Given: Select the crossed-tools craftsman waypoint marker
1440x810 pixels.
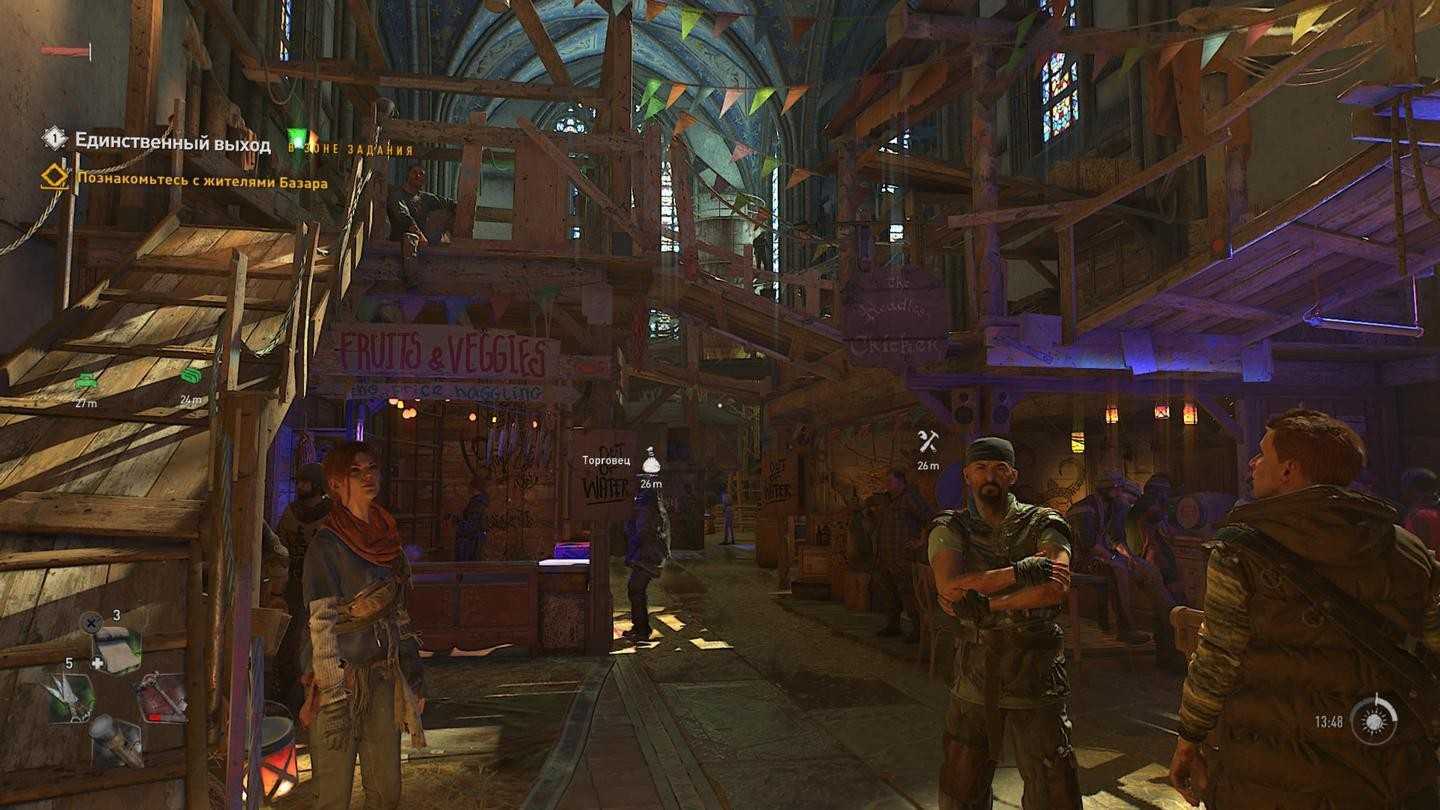Looking at the screenshot, I should point(928,442).
